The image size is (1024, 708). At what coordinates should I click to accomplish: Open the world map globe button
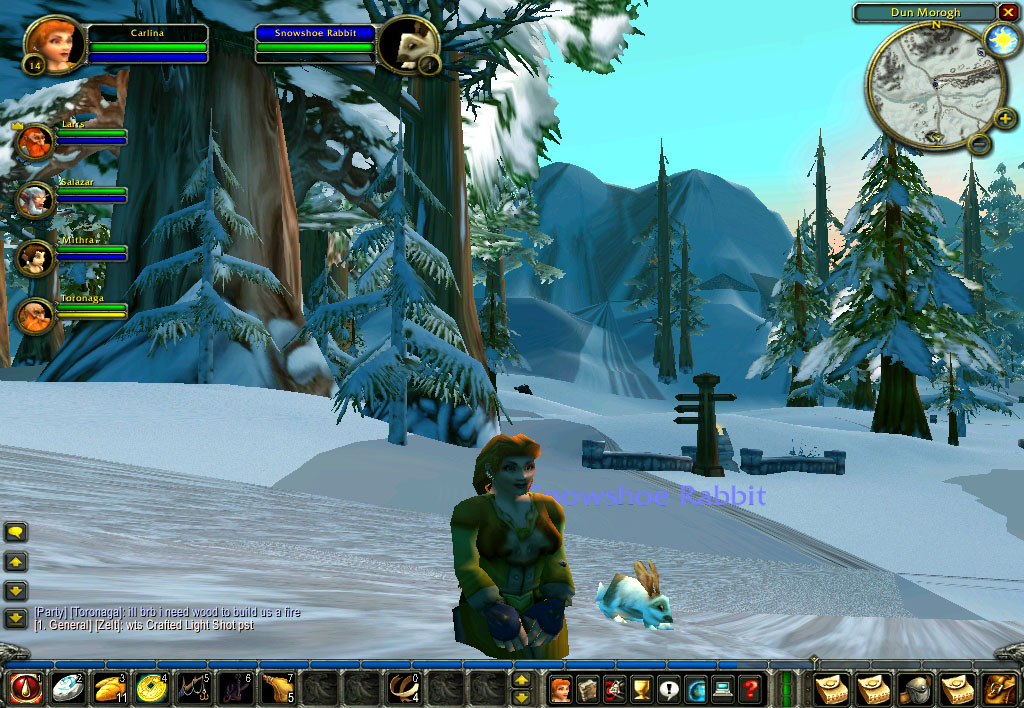pyautogui.click(x=696, y=688)
